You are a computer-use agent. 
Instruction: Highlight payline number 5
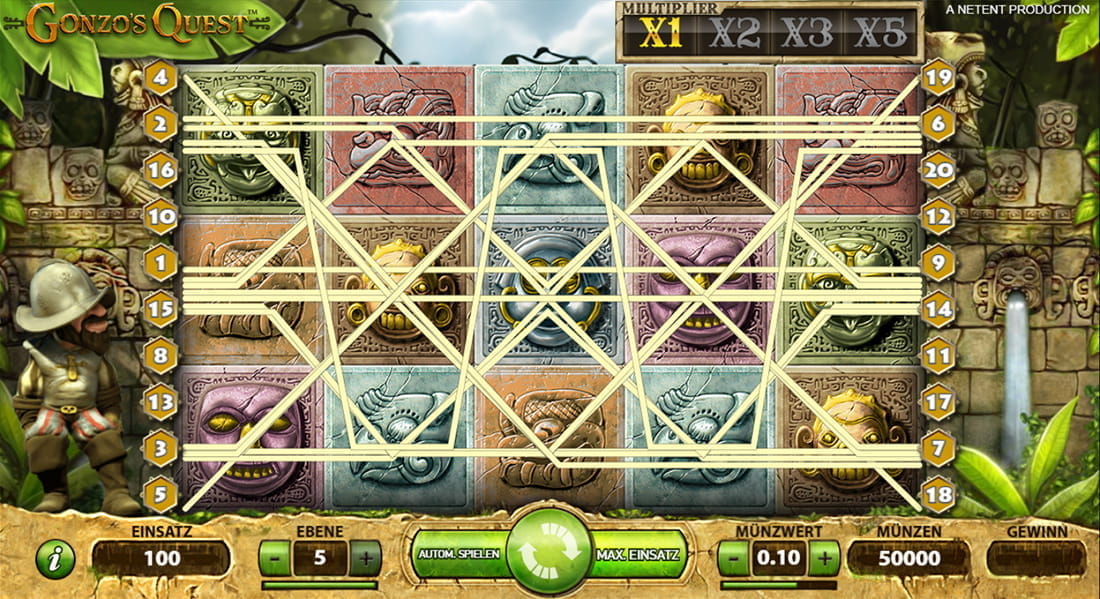[160, 494]
